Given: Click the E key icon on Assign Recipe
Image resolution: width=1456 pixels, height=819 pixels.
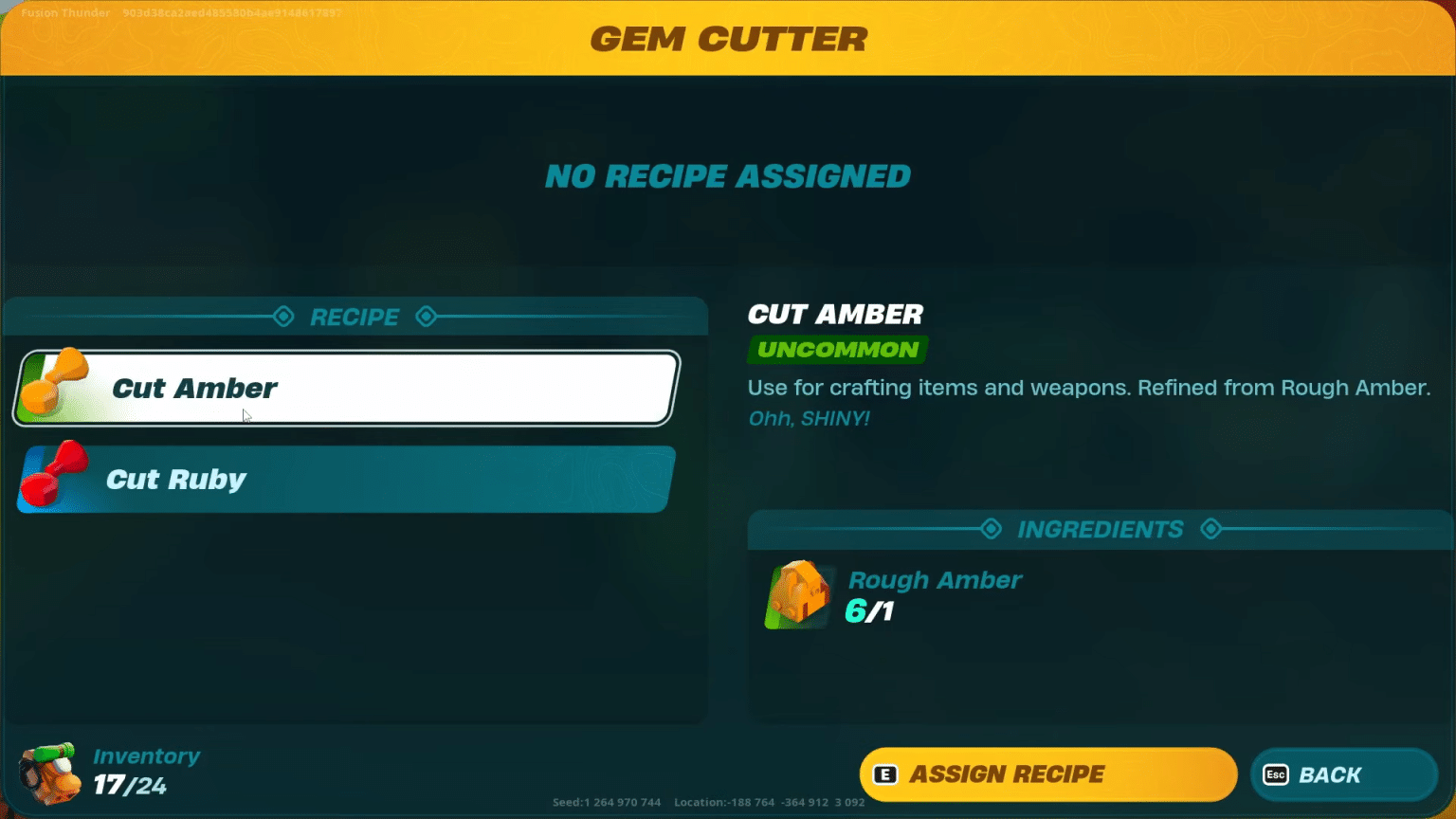Looking at the screenshot, I should [884, 774].
